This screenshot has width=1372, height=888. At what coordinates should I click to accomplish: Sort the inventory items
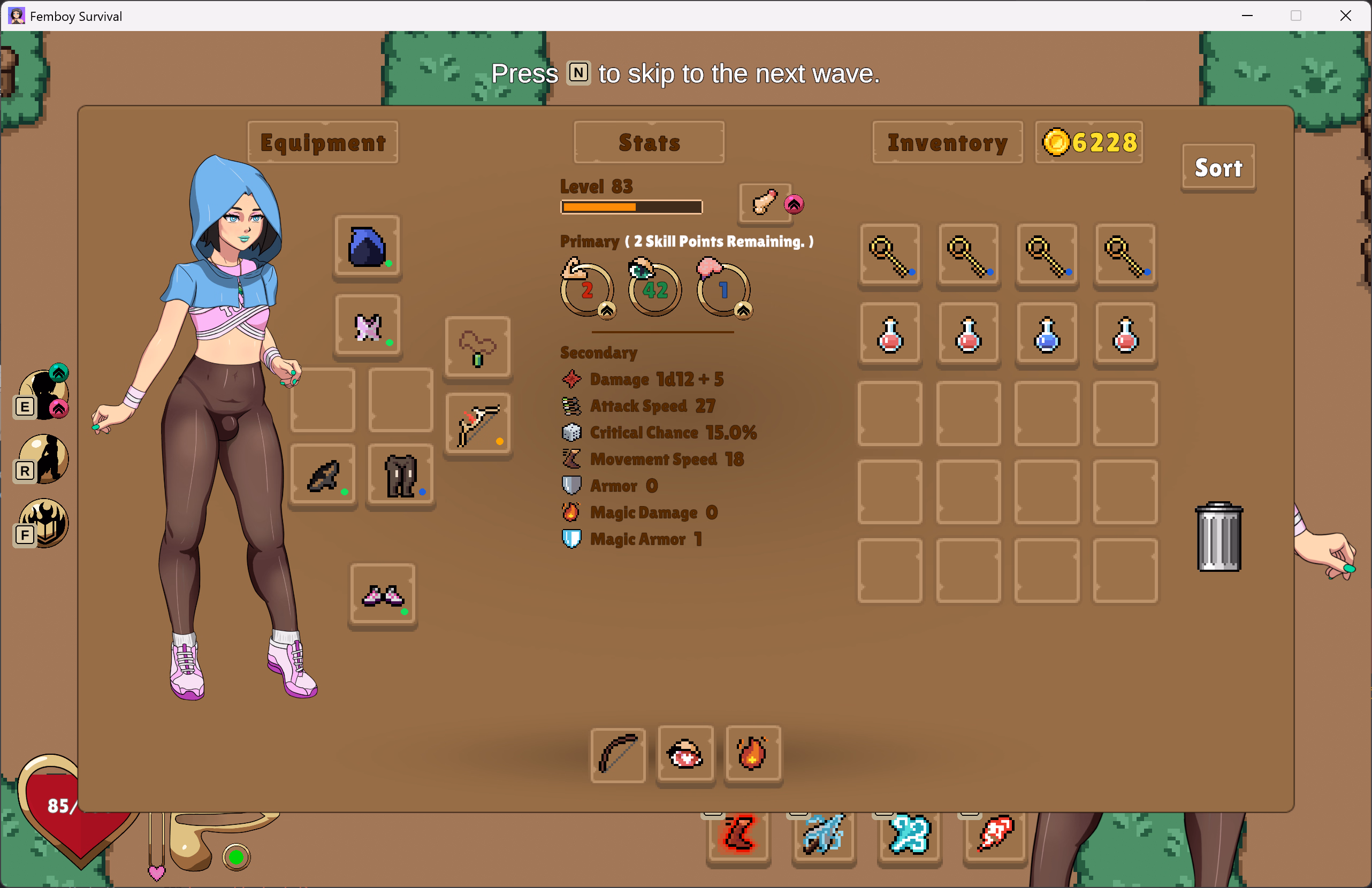(x=1217, y=167)
